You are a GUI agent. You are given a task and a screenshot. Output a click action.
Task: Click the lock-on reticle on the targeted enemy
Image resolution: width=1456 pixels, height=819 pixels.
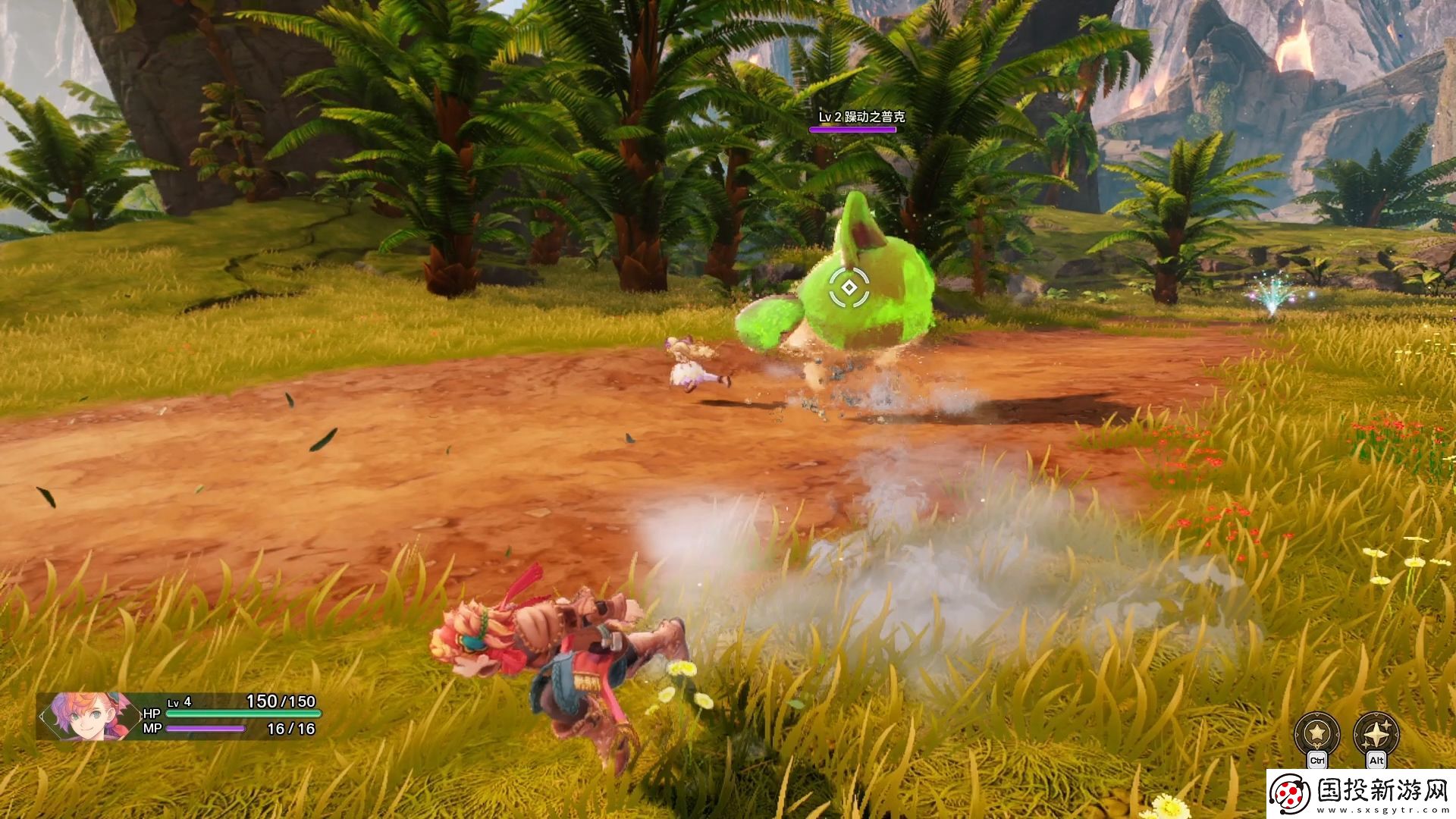(849, 287)
